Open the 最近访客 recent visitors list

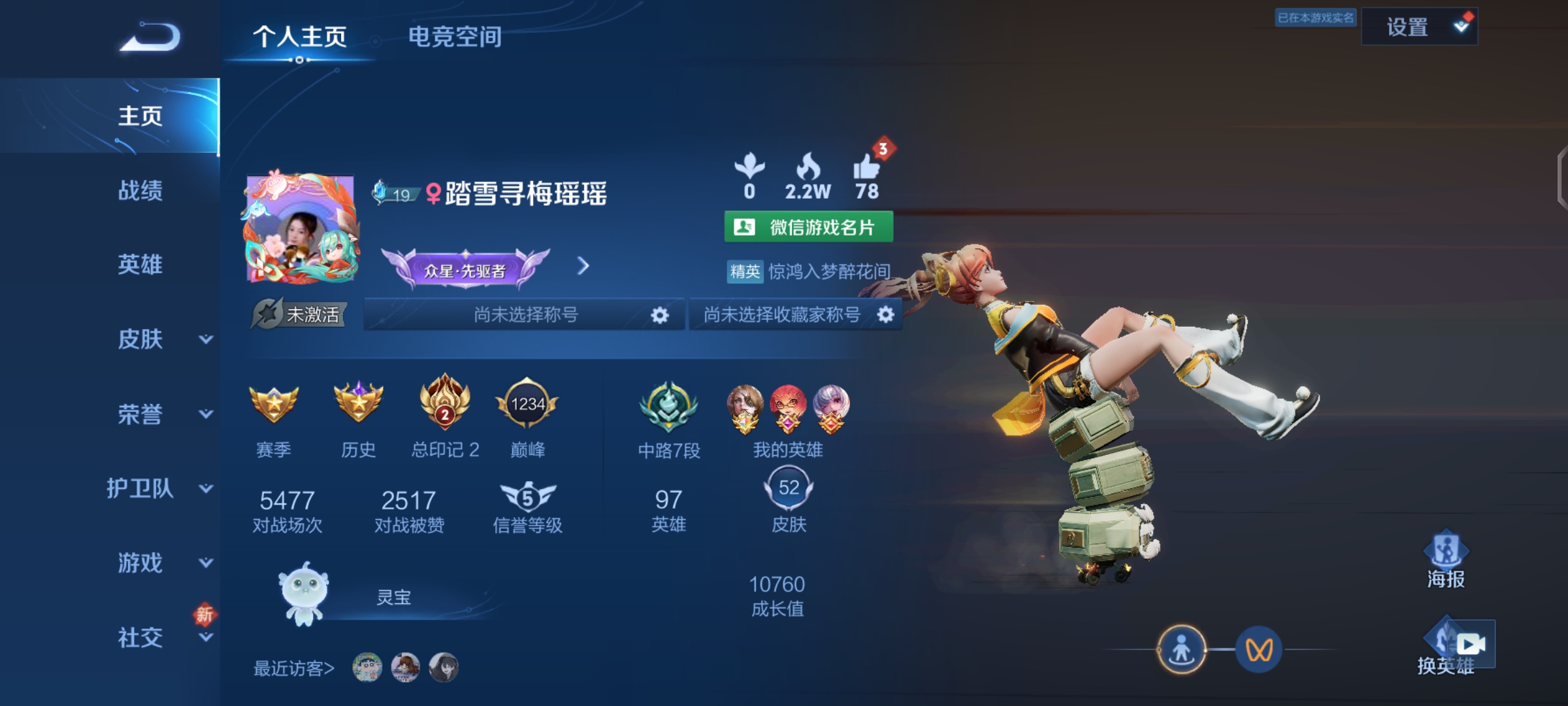[x=294, y=668]
